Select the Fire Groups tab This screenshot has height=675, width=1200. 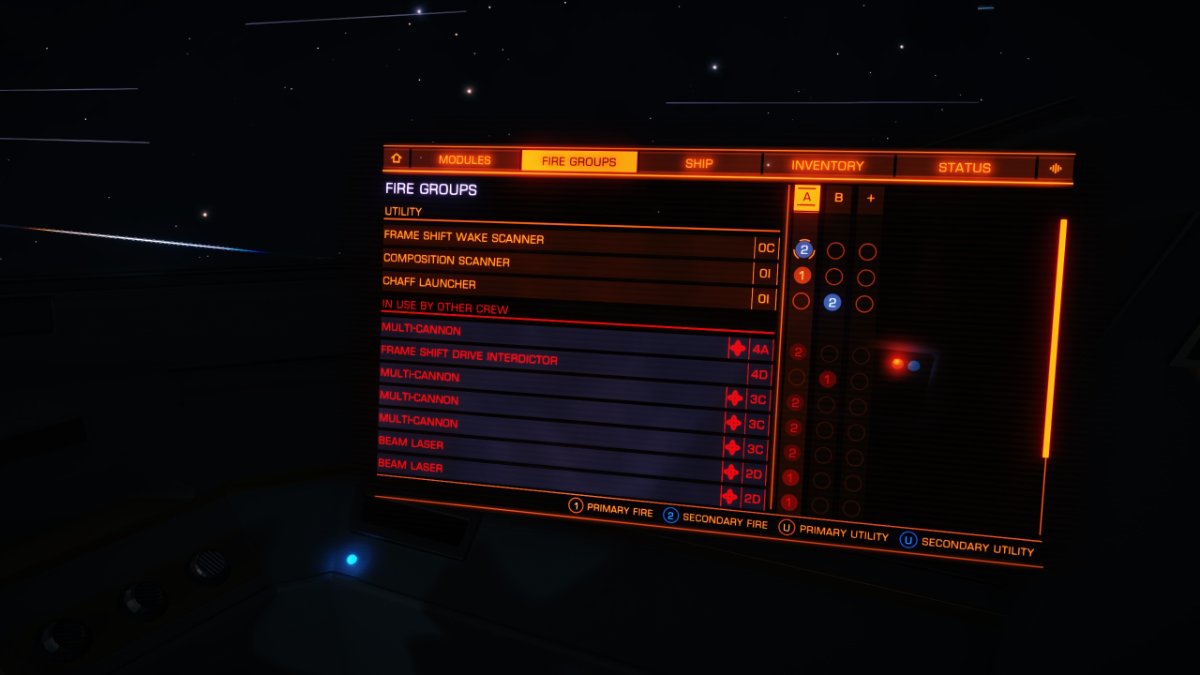point(579,161)
